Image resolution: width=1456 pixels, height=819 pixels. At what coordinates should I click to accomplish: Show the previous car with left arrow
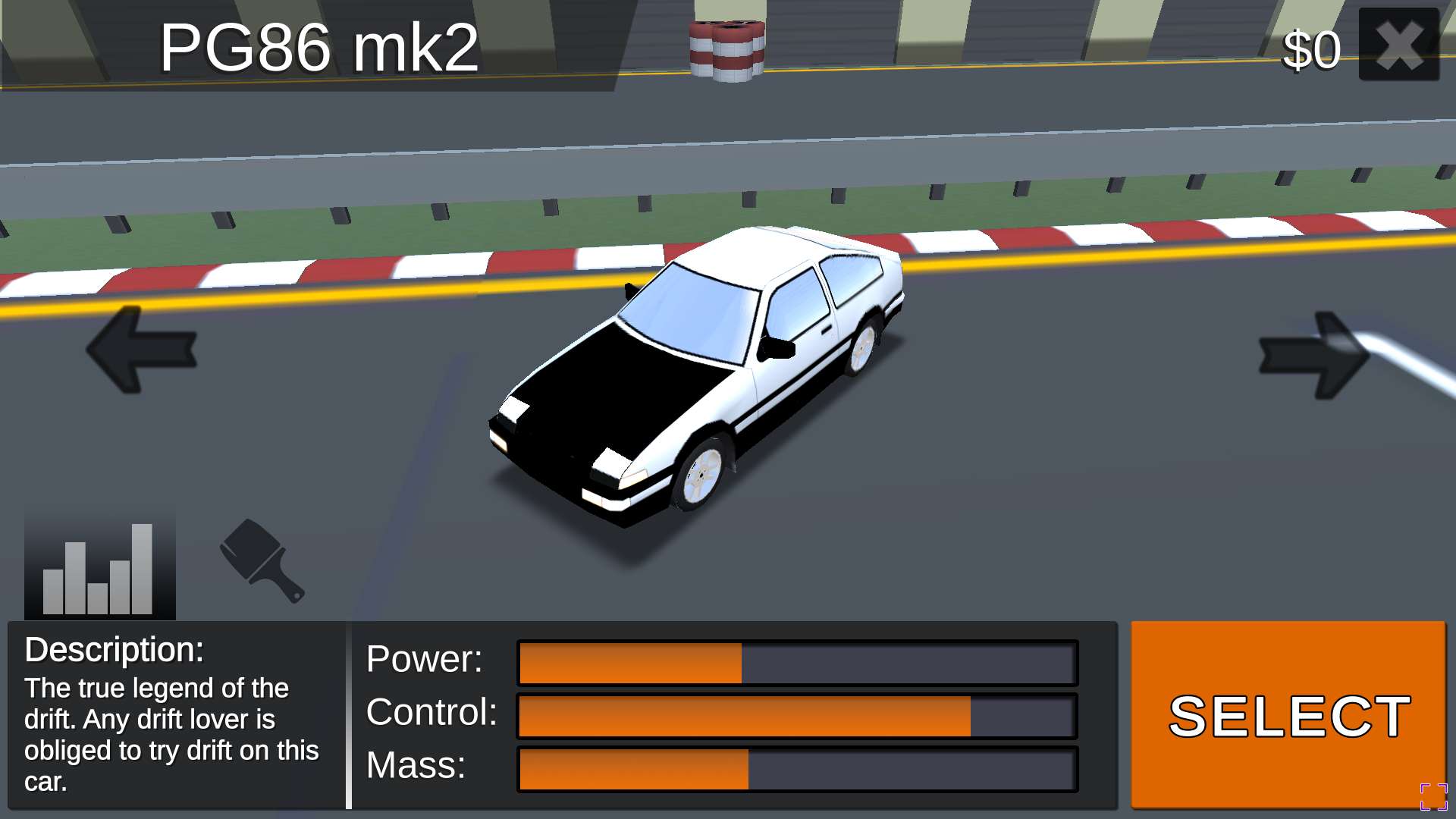pyautogui.click(x=142, y=350)
